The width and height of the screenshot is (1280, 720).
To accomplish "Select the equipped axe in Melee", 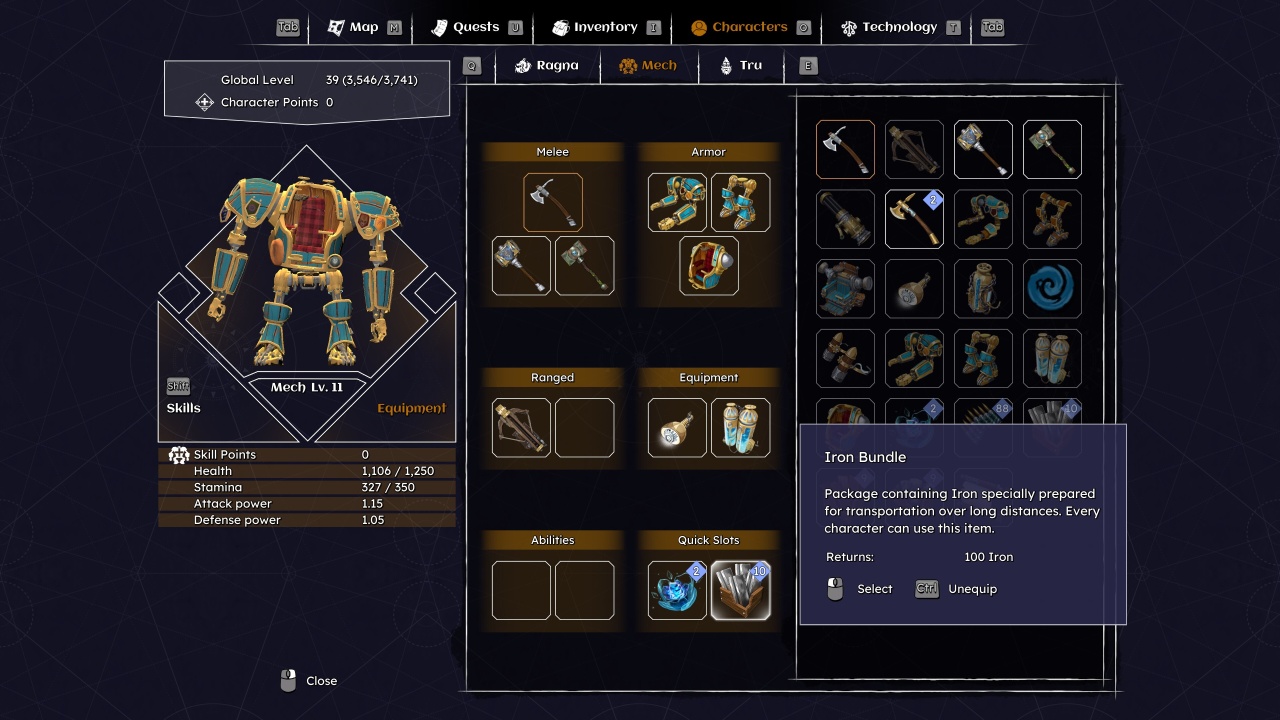I will pos(553,203).
